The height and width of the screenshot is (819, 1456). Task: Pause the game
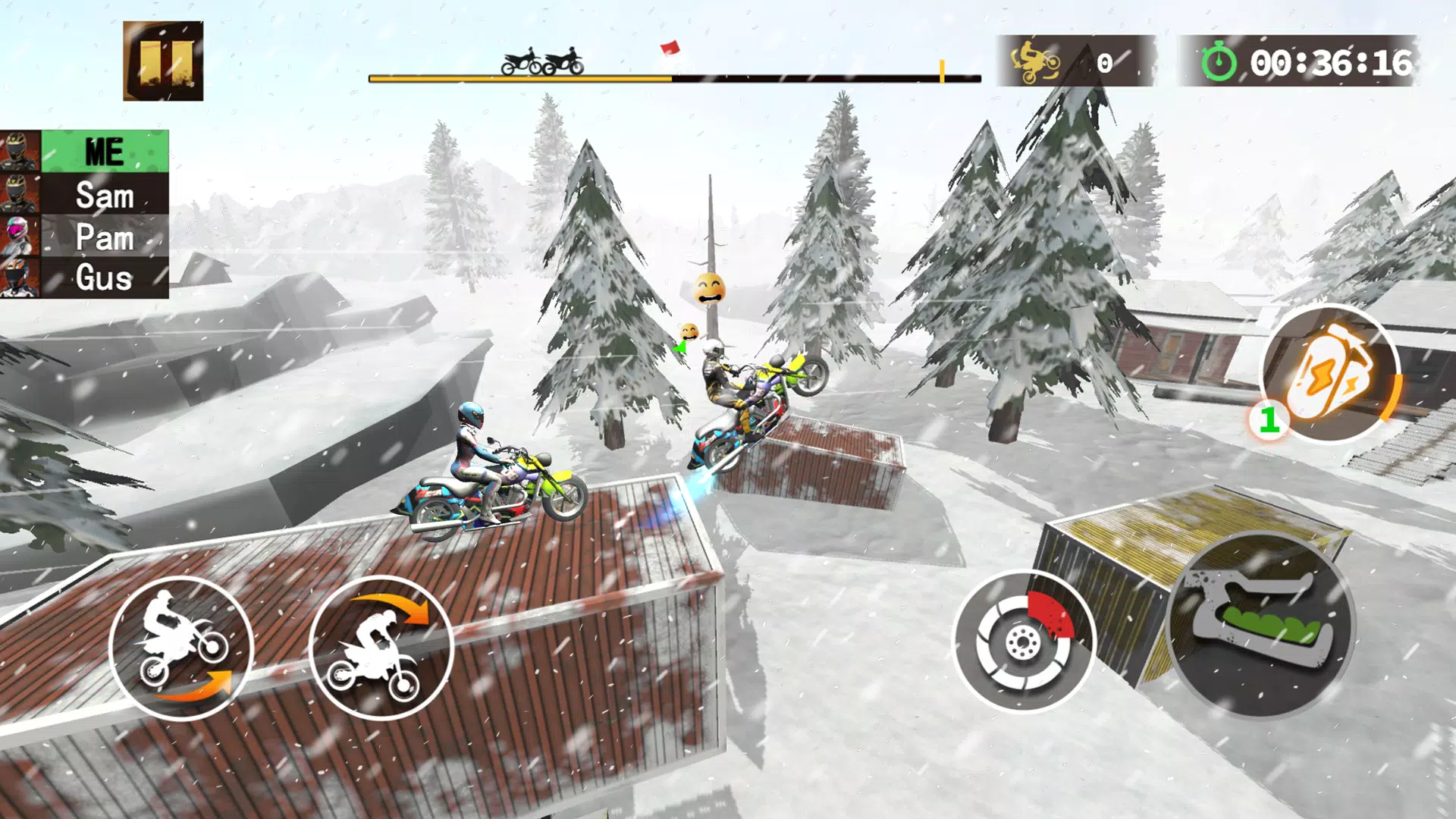(163, 61)
